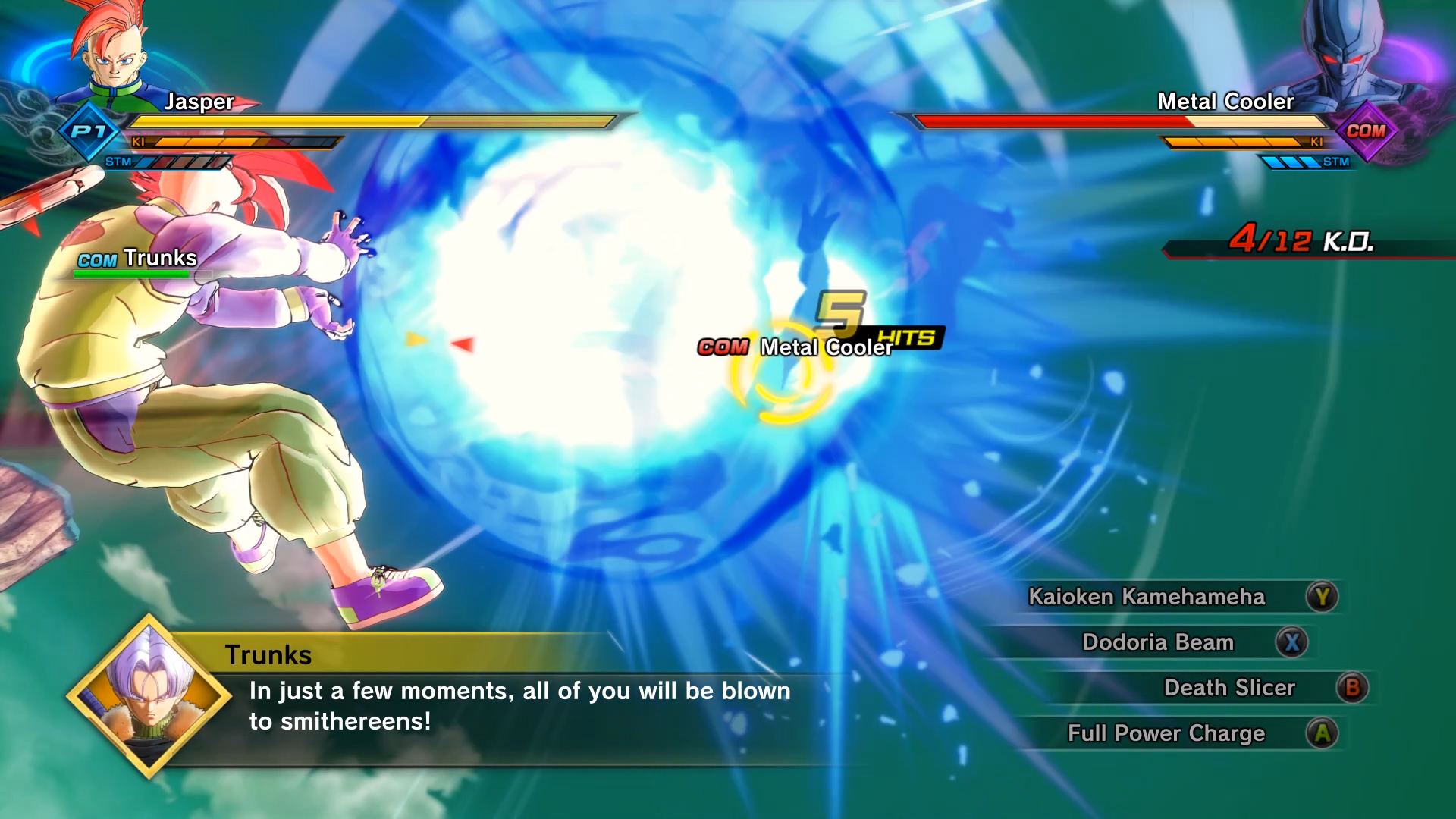Expand the Dodoria Beam skill entry
This screenshot has width=1456, height=819.
pyautogui.click(x=1158, y=642)
